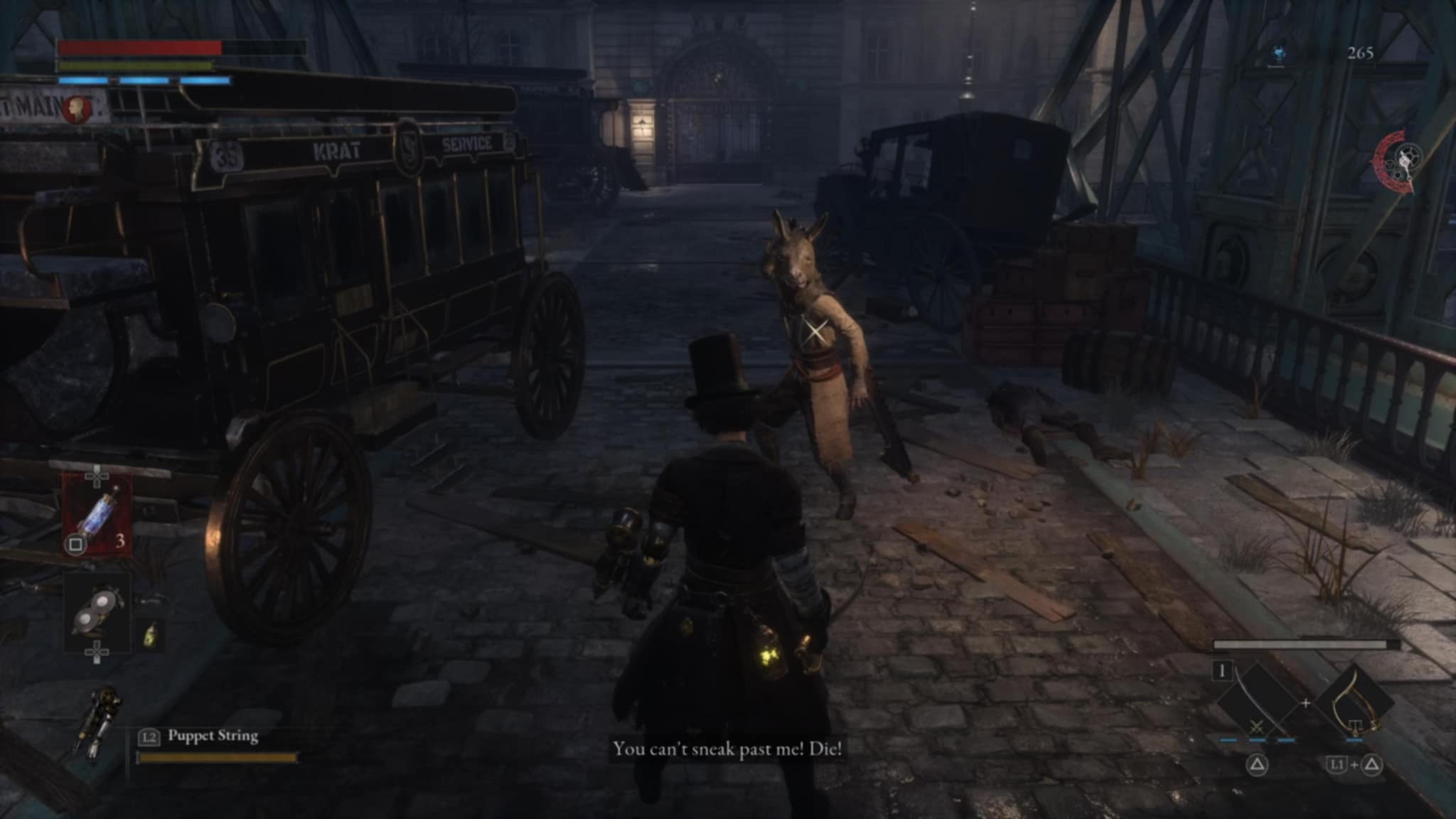Click the red head status icon under the bars
Image resolution: width=1456 pixels, height=819 pixels.
click(x=77, y=109)
